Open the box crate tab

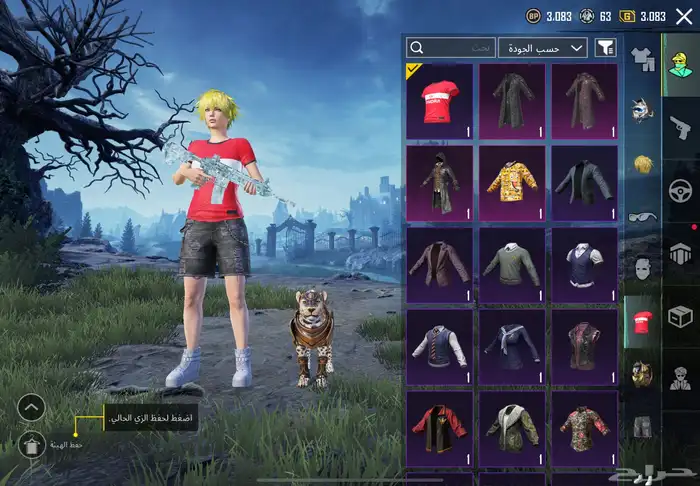click(x=681, y=317)
